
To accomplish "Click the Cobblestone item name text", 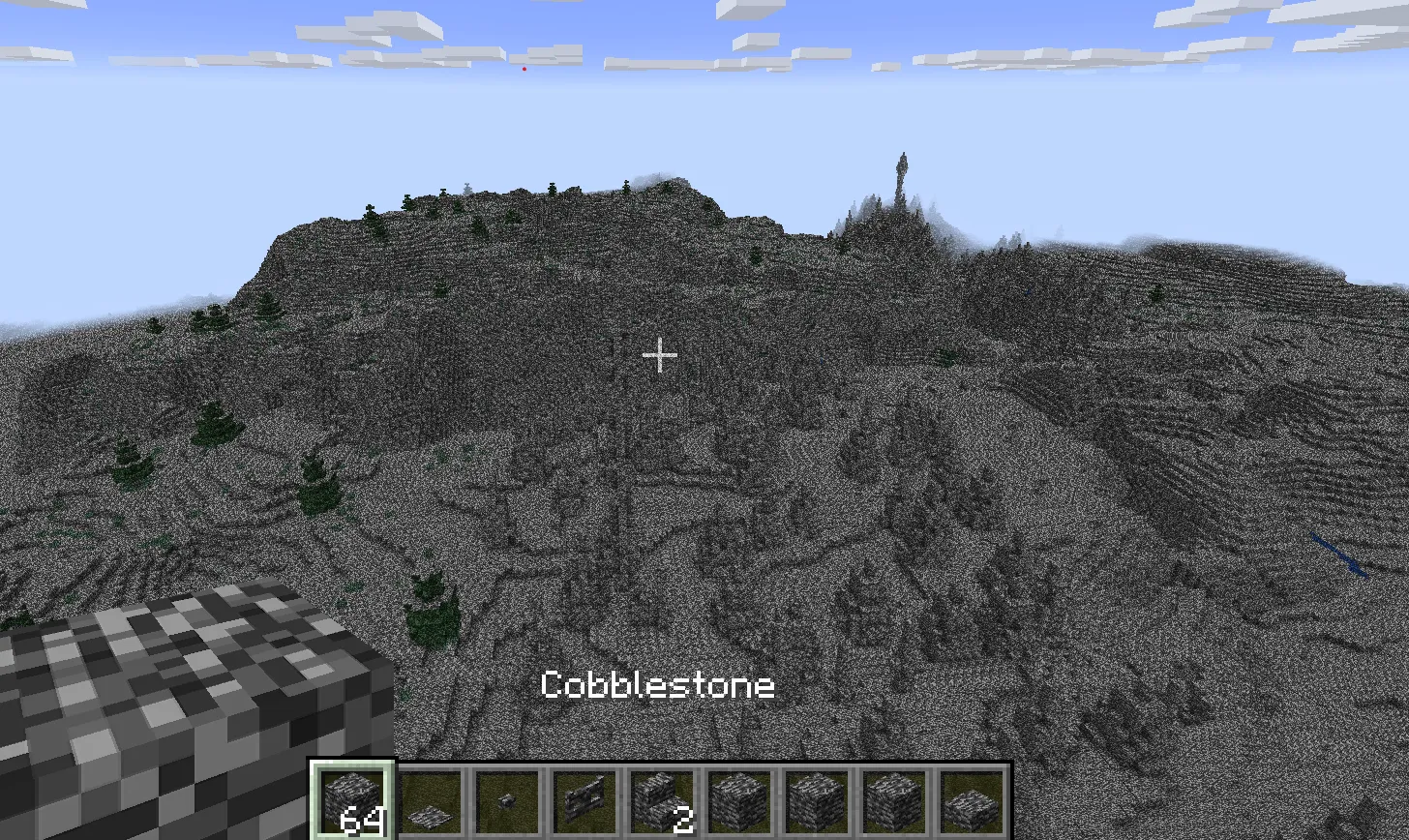I will pyautogui.click(x=658, y=685).
